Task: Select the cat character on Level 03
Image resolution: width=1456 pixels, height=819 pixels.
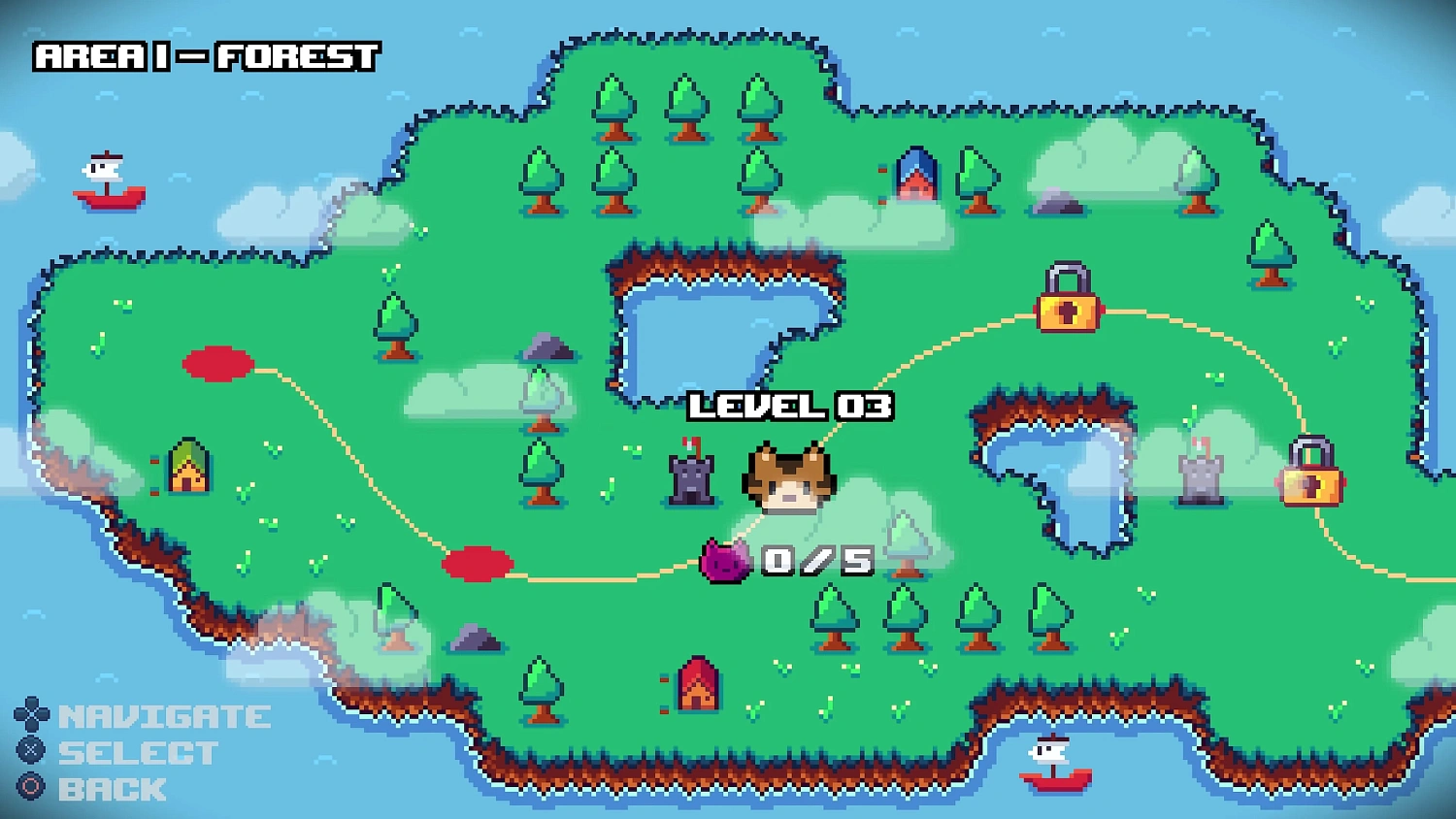Action: (788, 477)
